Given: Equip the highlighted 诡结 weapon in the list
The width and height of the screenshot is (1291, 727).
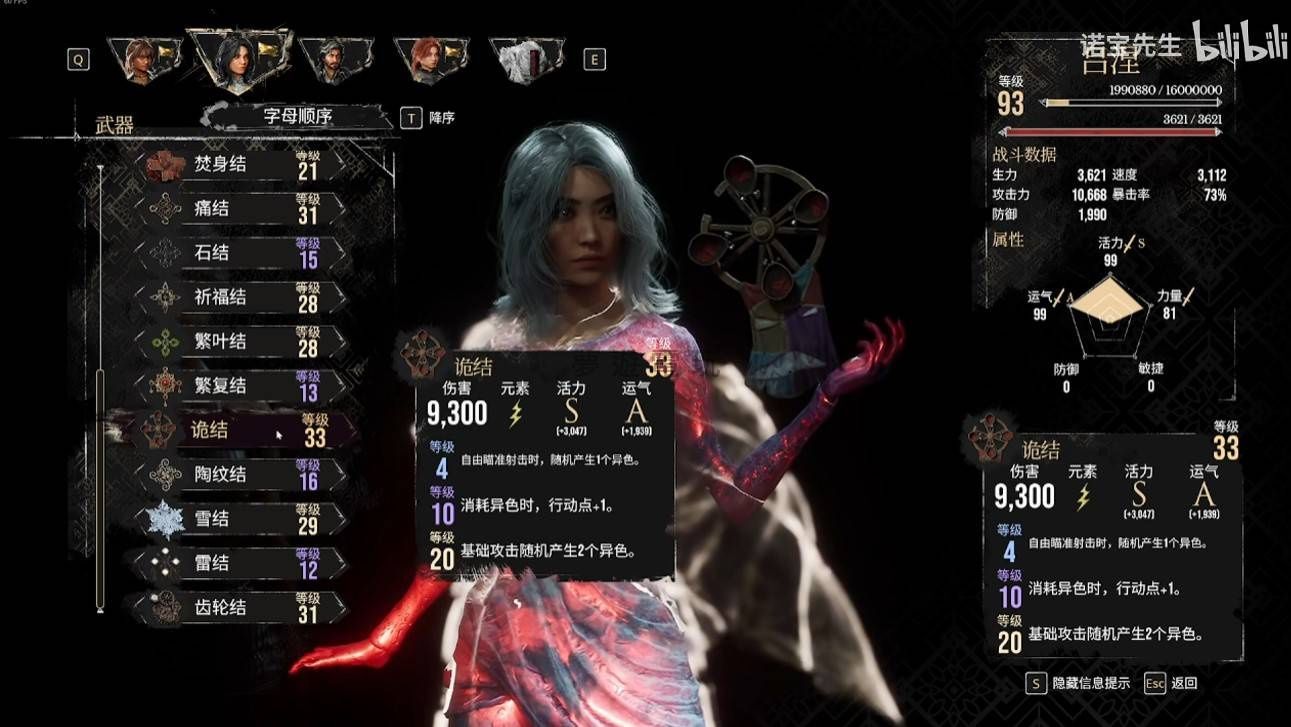Looking at the screenshot, I should [240, 431].
